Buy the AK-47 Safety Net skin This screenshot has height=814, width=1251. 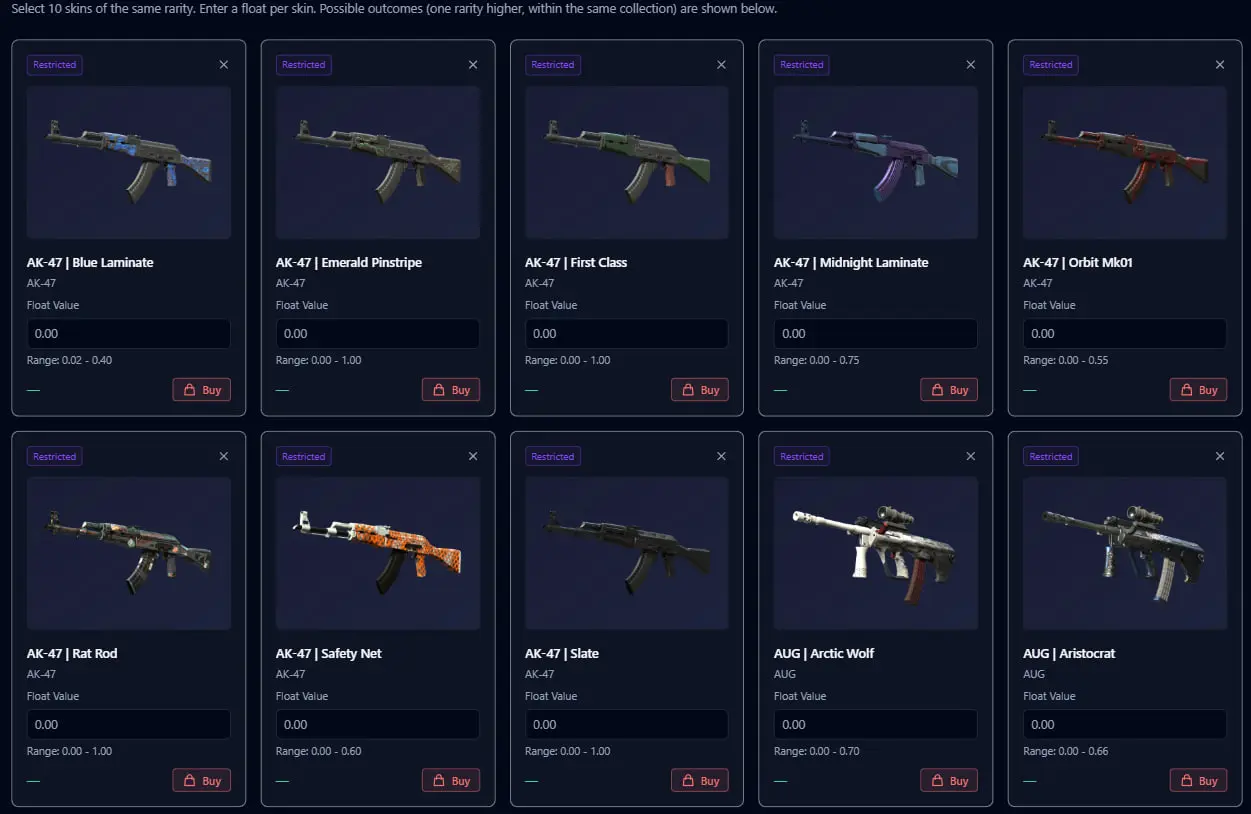coord(451,781)
